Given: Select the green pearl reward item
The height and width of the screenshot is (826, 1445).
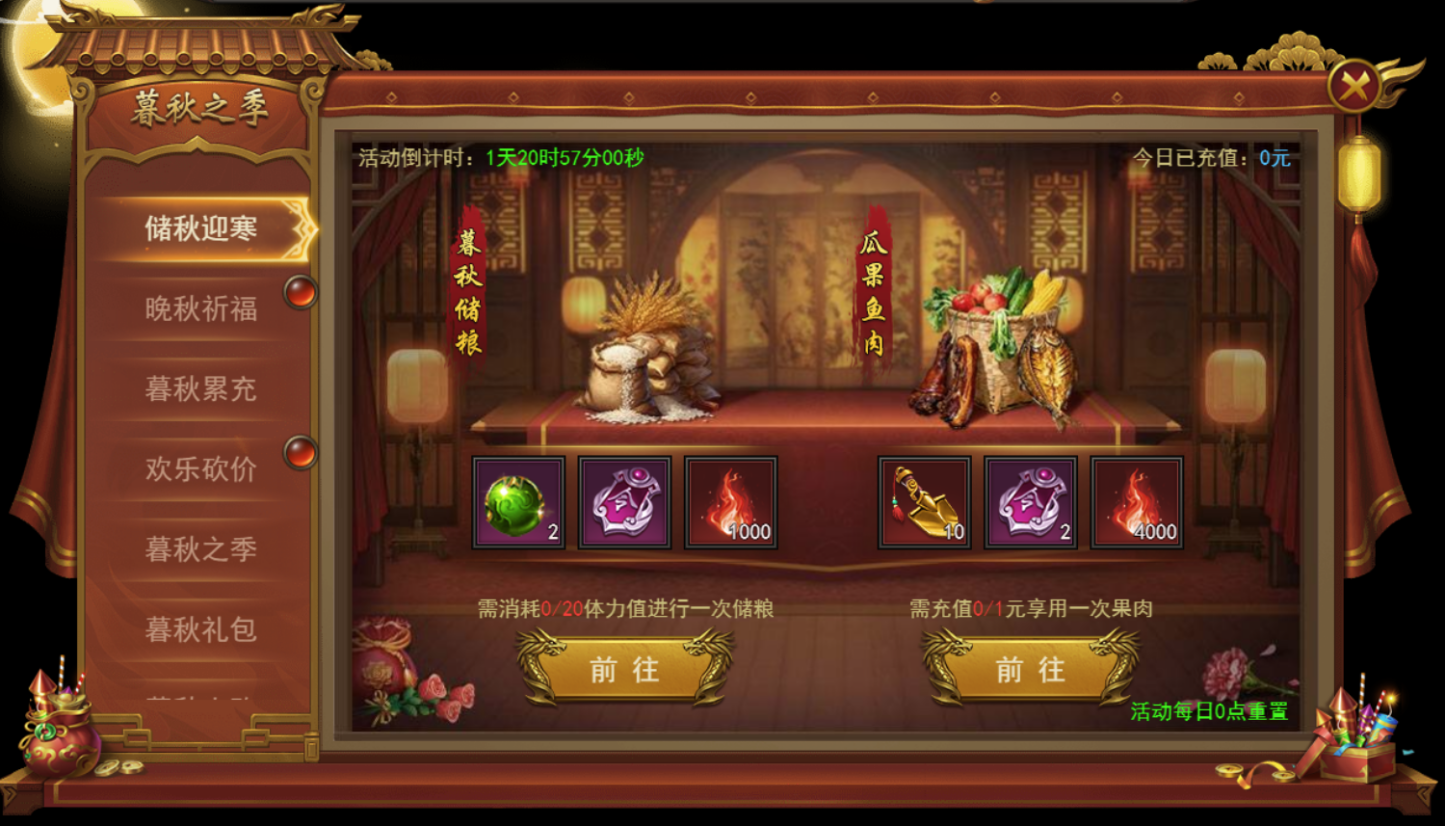Looking at the screenshot, I should (516, 503).
